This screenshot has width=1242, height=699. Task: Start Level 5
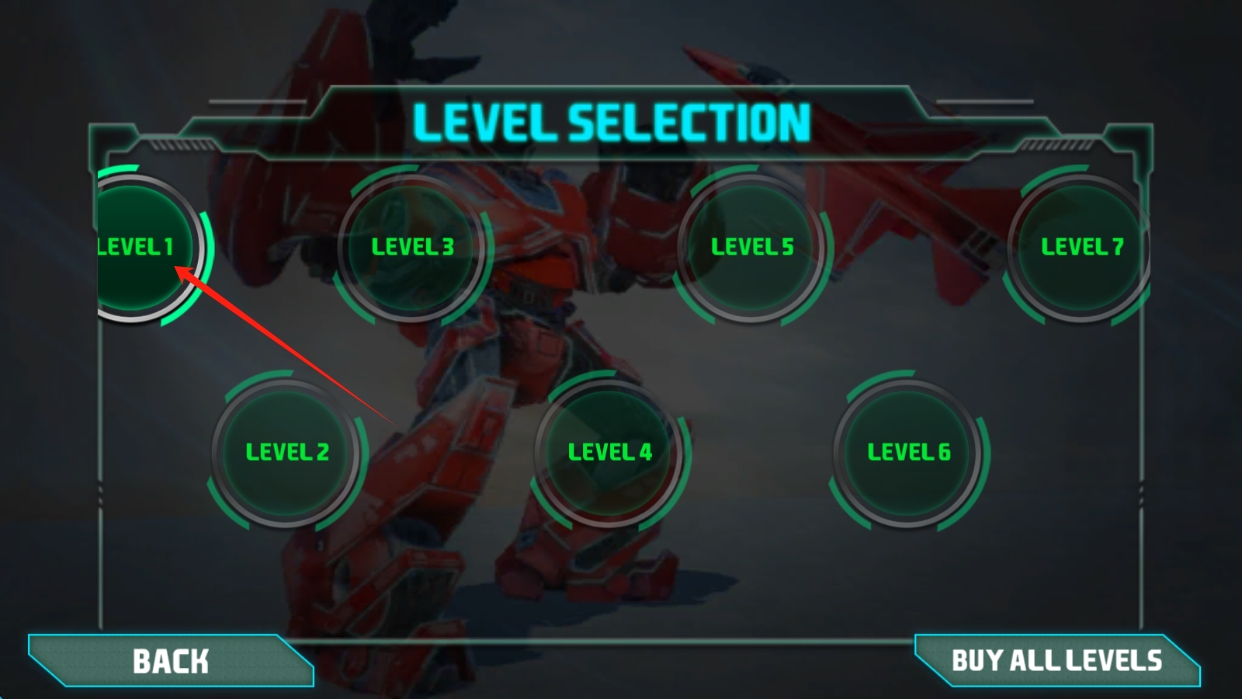click(x=752, y=247)
